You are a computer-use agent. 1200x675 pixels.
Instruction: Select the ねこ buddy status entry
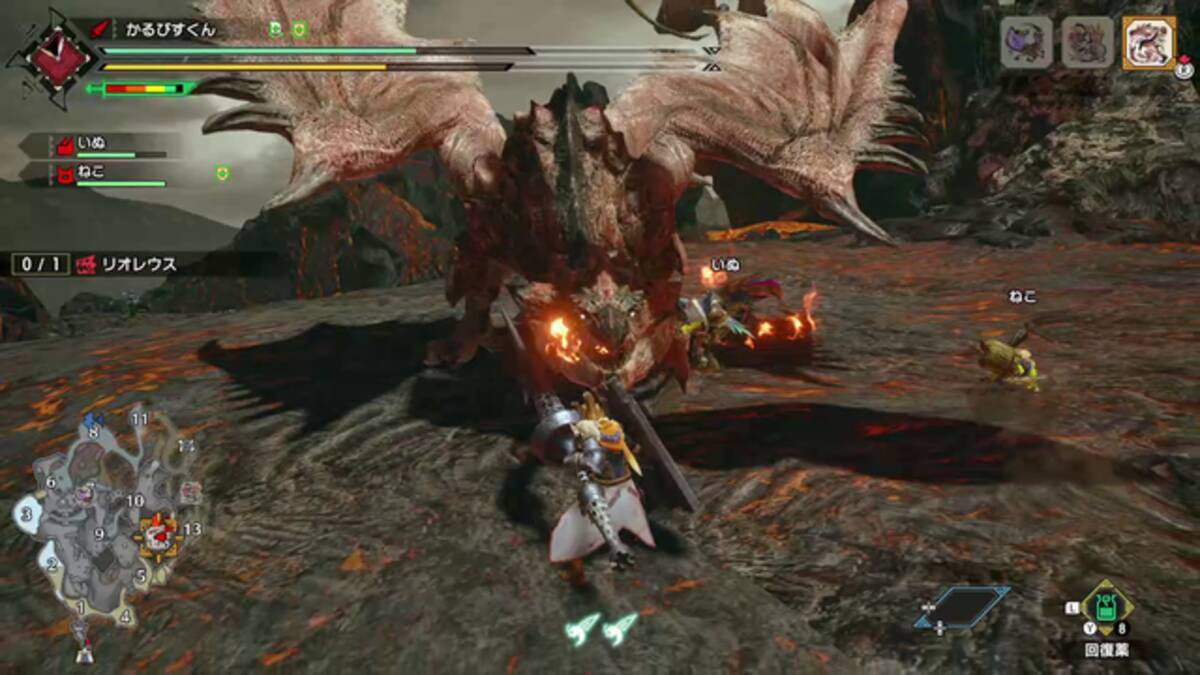pos(95,174)
